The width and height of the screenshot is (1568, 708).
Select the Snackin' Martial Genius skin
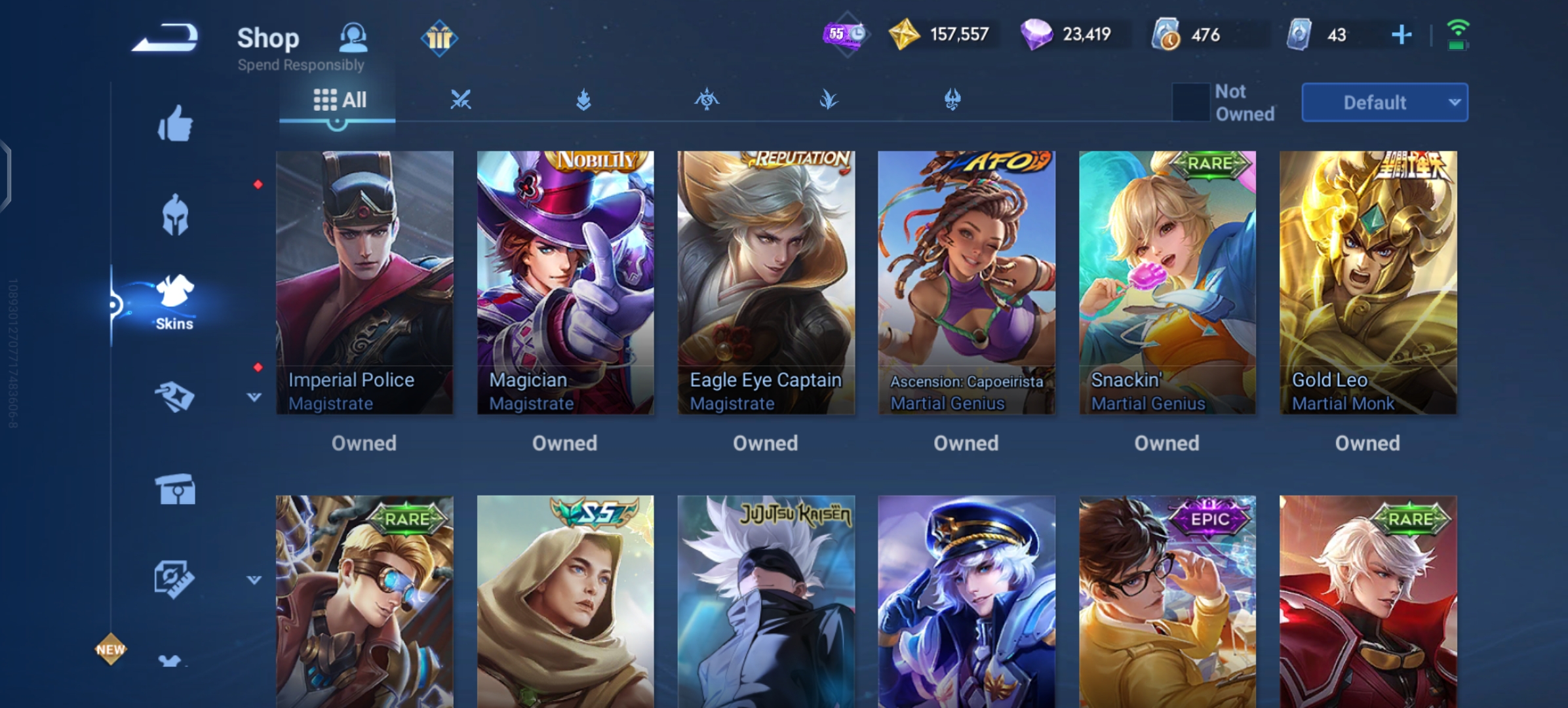click(1167, 283)
